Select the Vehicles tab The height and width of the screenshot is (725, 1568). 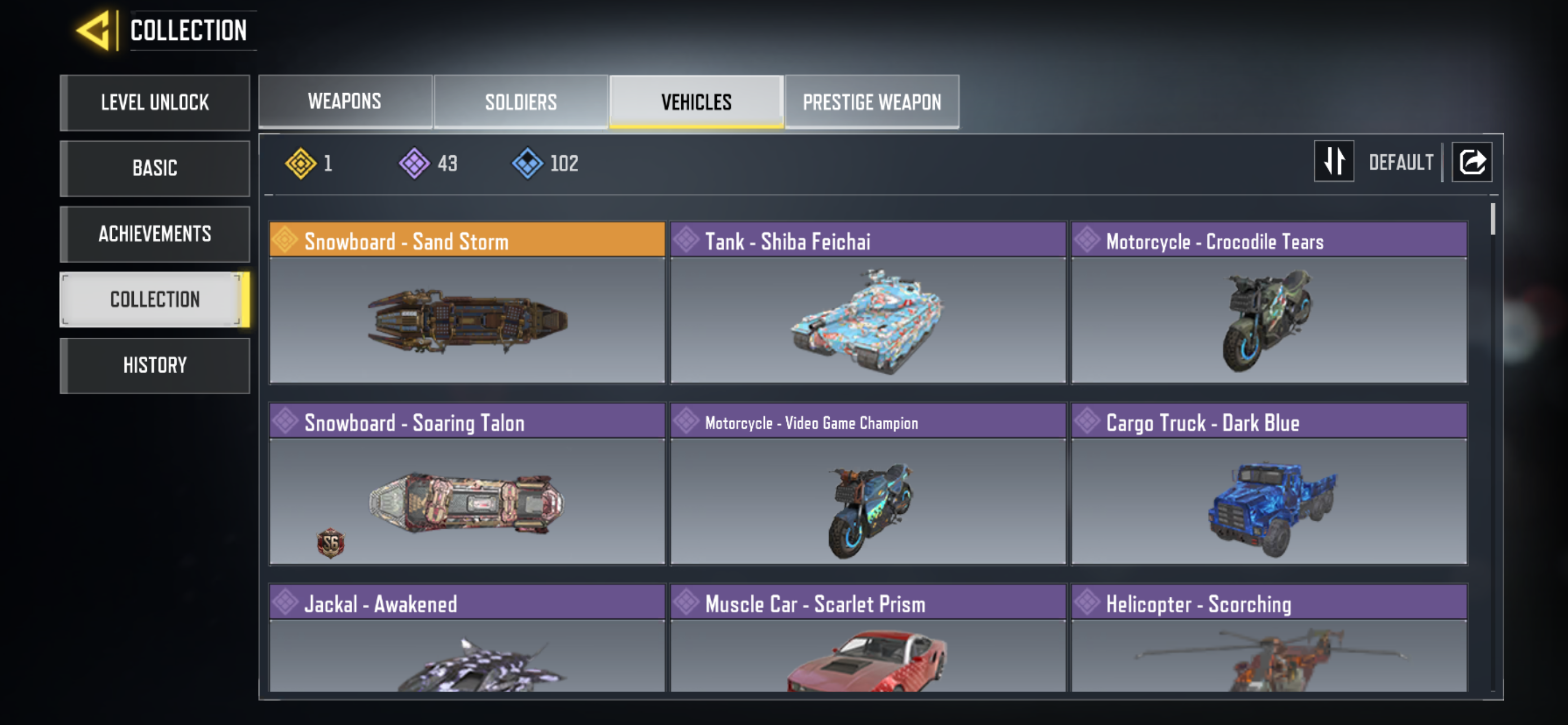(x=696, y=102)
